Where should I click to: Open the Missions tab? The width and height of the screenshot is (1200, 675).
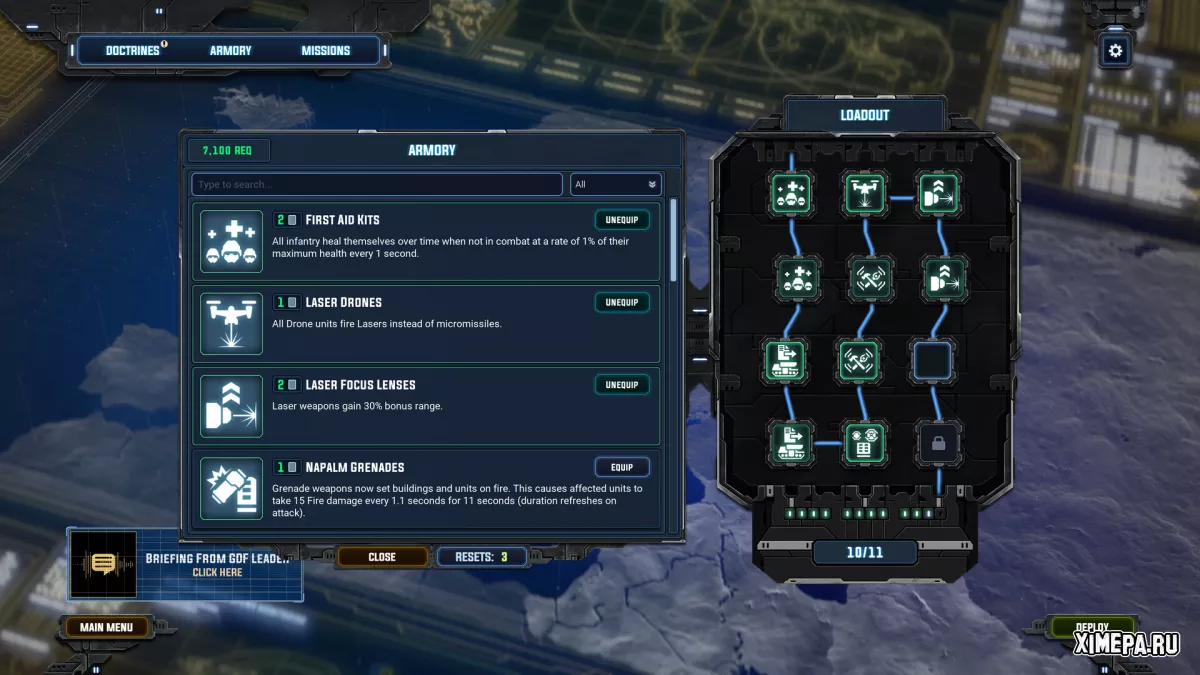(326, 51)
